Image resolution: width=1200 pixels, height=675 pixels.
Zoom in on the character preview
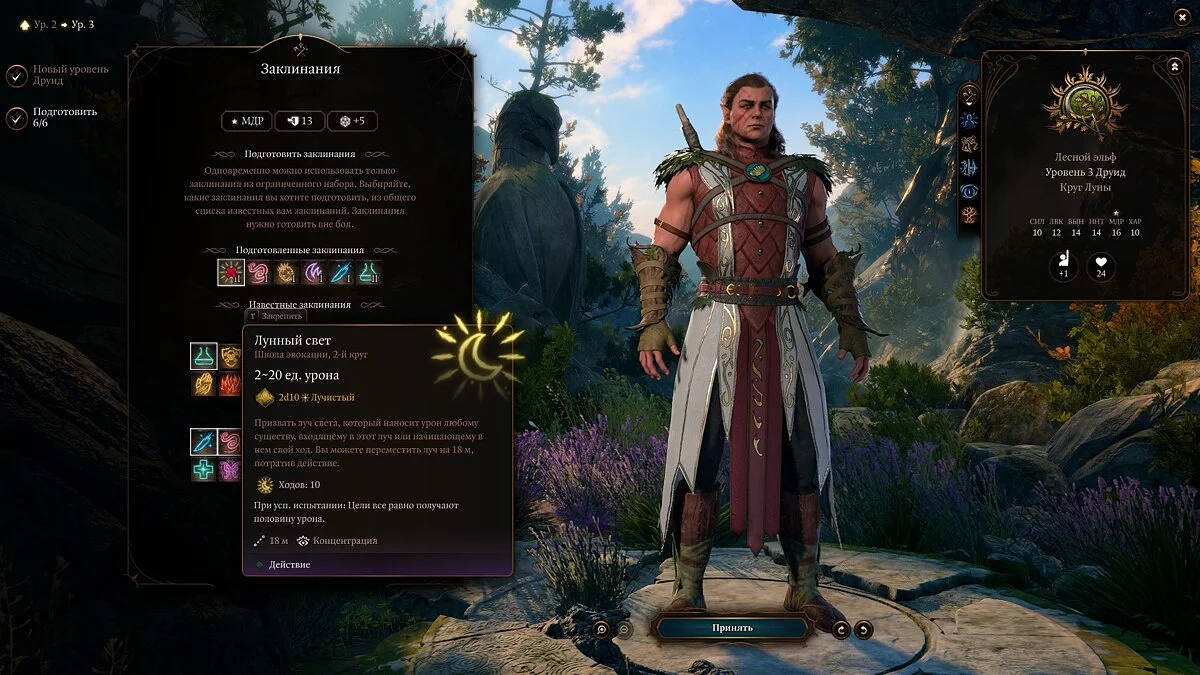tap(601, 629)
